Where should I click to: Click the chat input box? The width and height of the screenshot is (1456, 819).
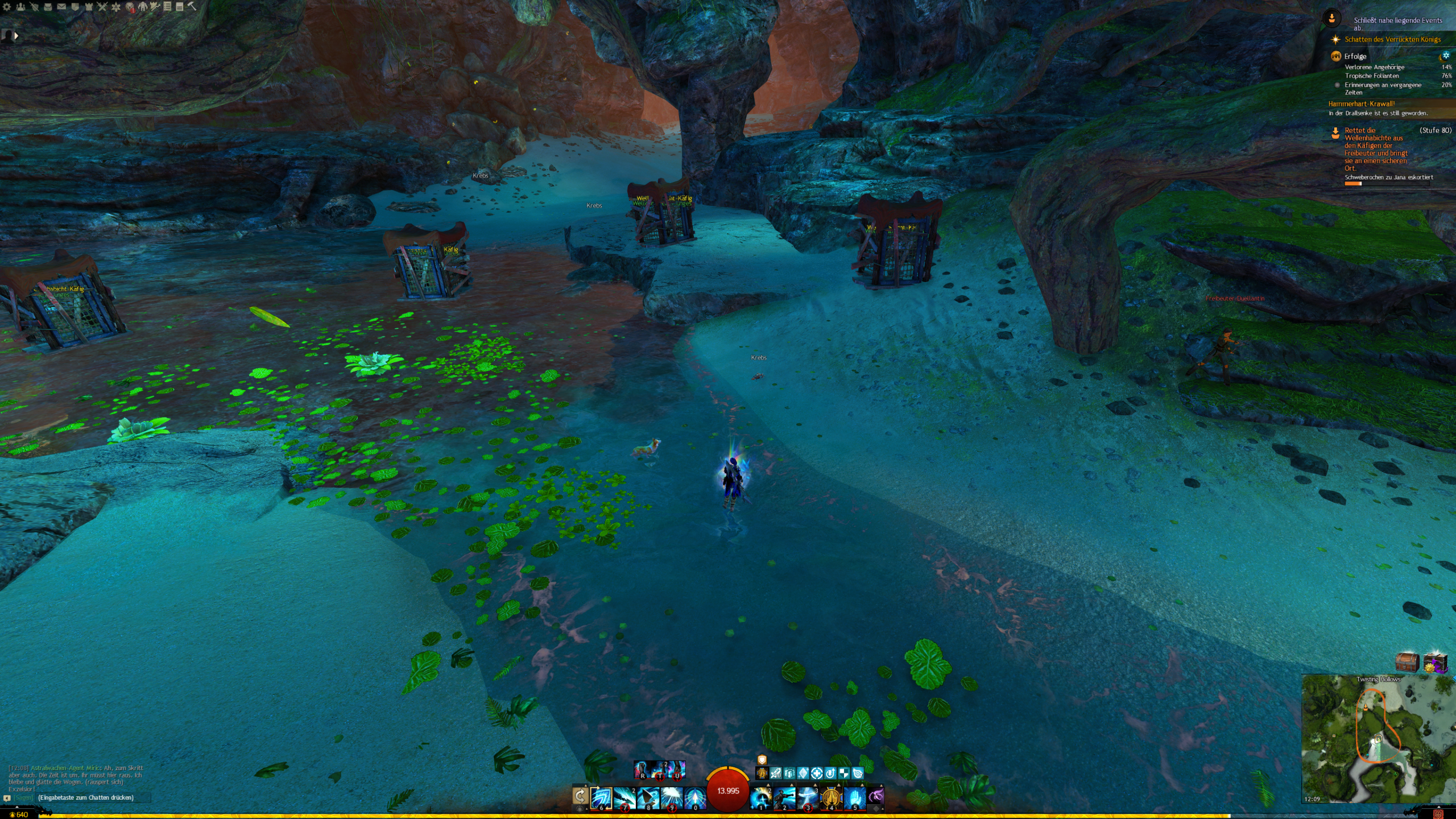91,797
